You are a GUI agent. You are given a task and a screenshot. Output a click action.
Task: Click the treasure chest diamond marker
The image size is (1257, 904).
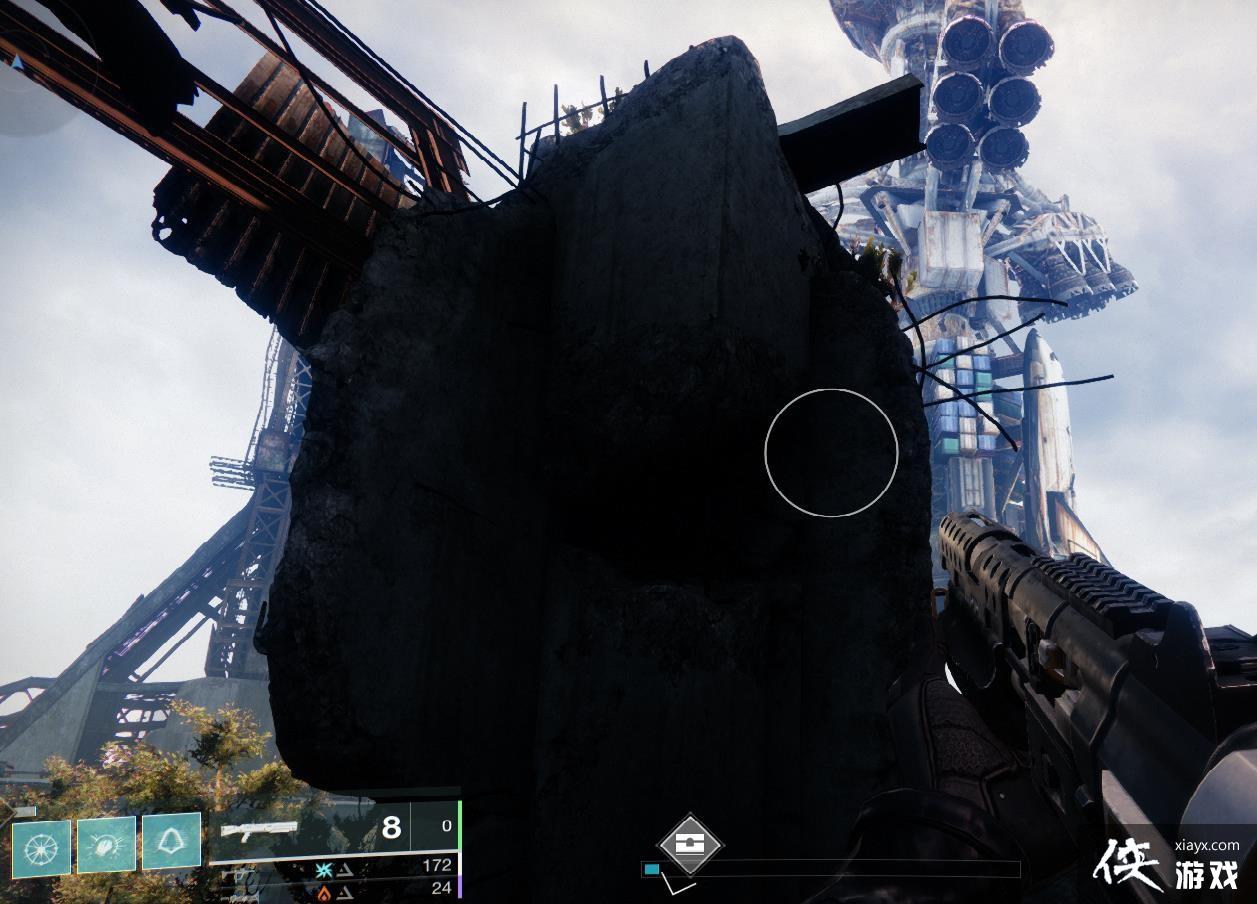(x=690, y=844)
